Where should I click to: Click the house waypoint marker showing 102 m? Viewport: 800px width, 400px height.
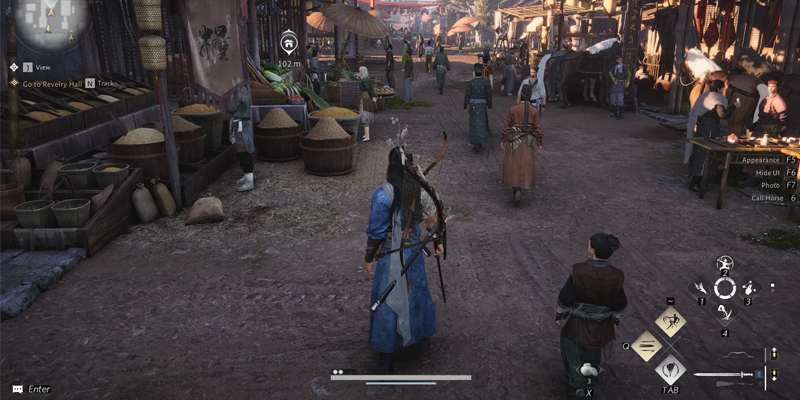tap(289, 43)
